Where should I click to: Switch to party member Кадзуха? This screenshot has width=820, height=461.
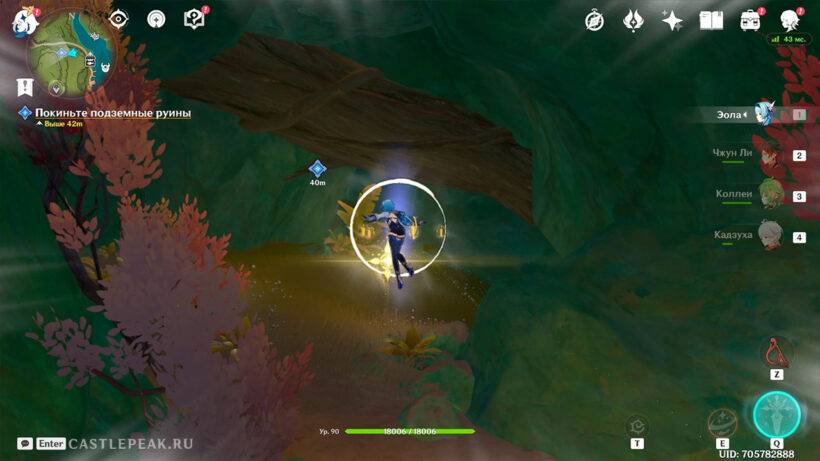click(768, 236)
